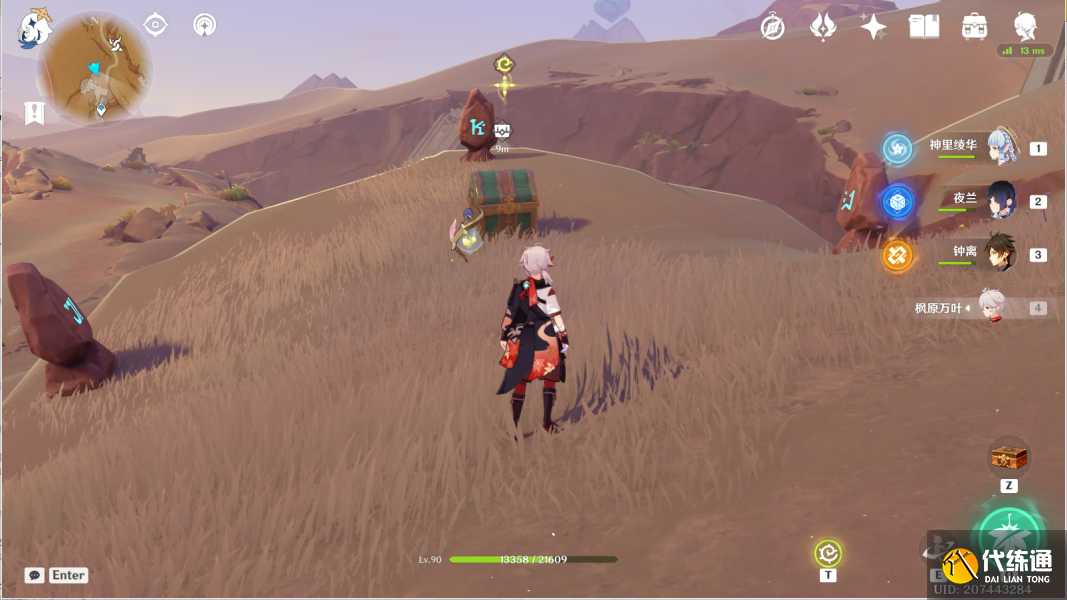The width and height of the screenshot is (1067, 600).
Task: Open the character screen head icon
Action: point(1025,27)
